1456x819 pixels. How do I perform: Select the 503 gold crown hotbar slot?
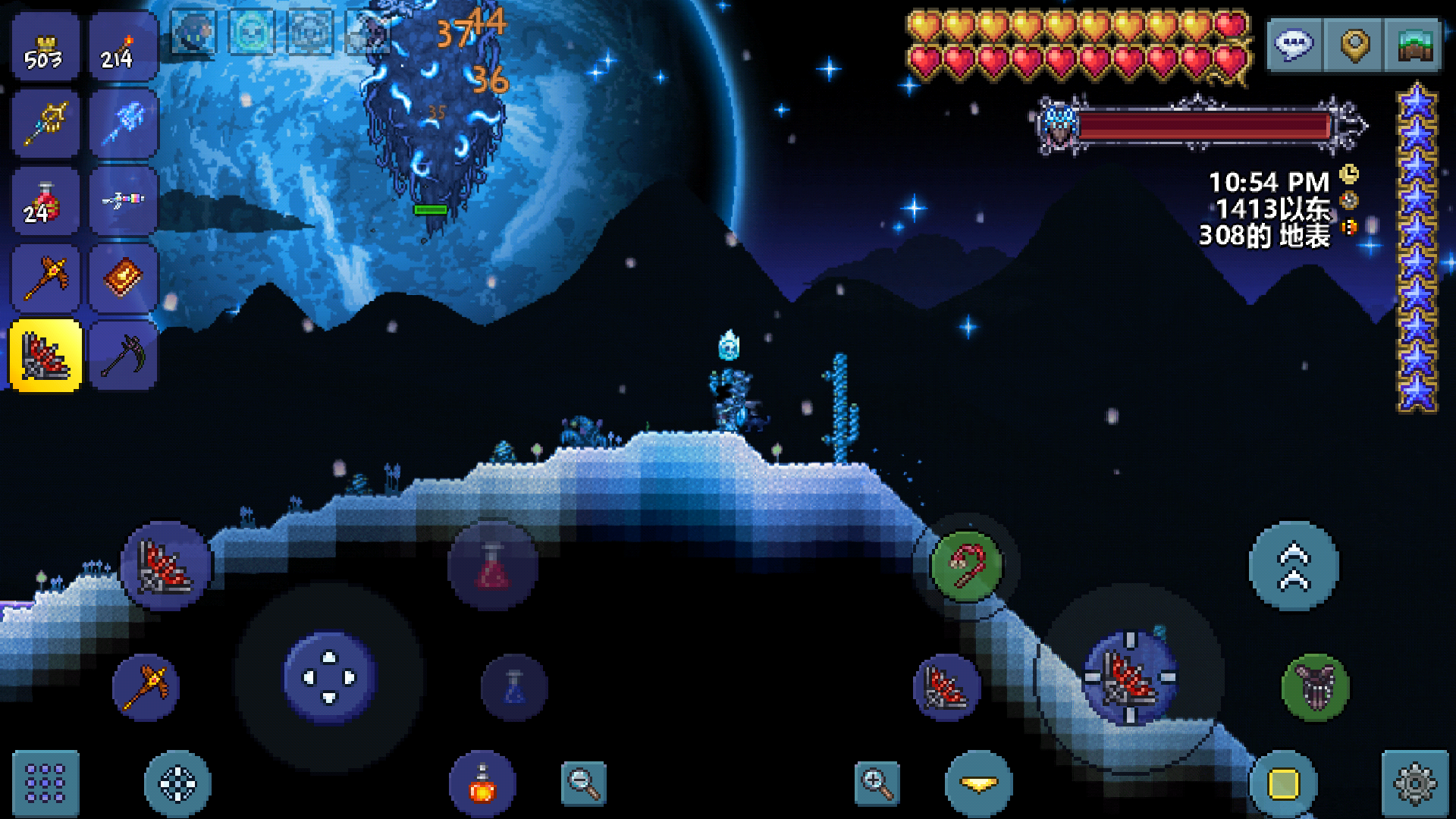(45, 47)
